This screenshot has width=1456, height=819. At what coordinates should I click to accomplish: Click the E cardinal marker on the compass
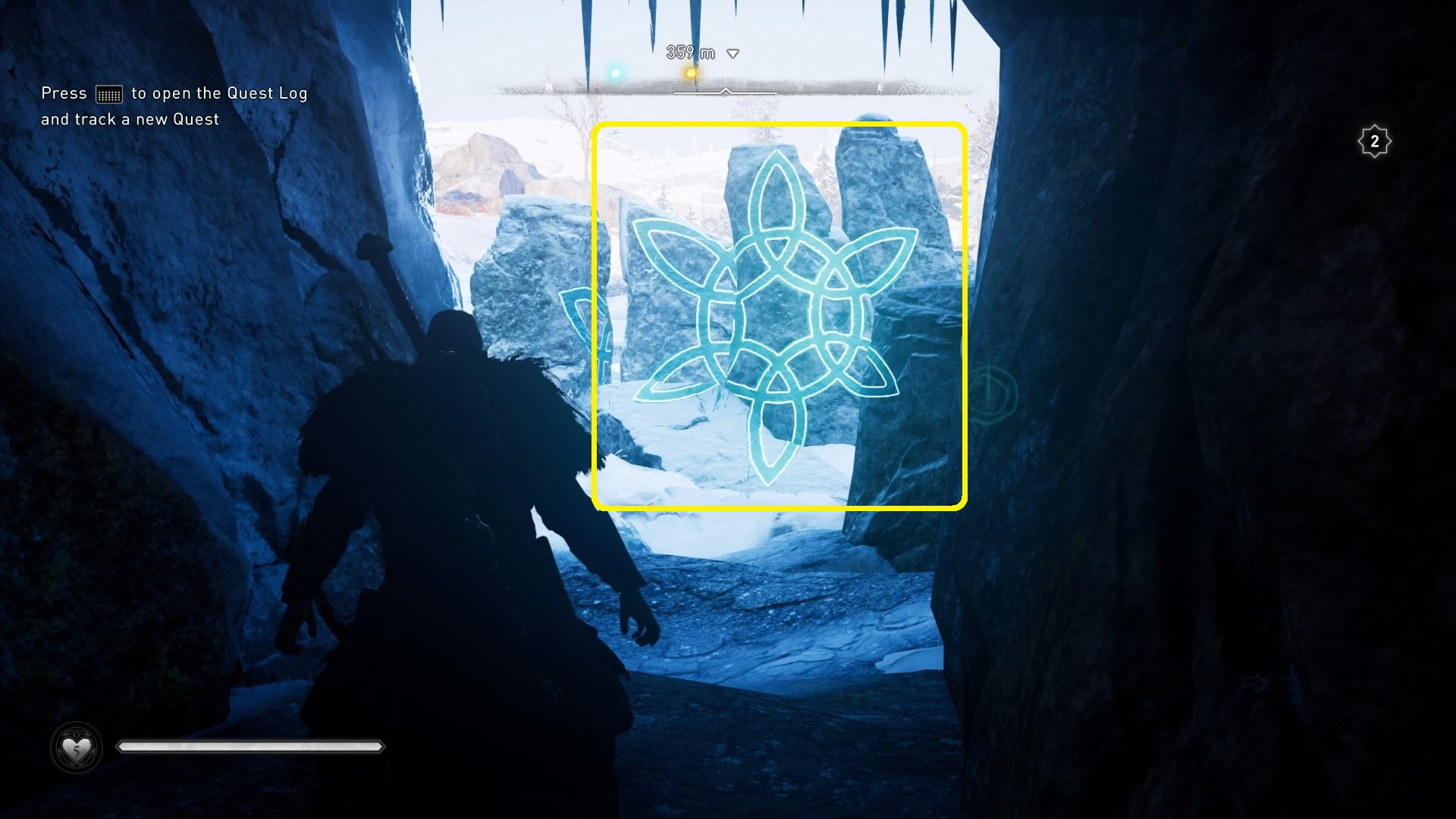[x=880, y=86]
